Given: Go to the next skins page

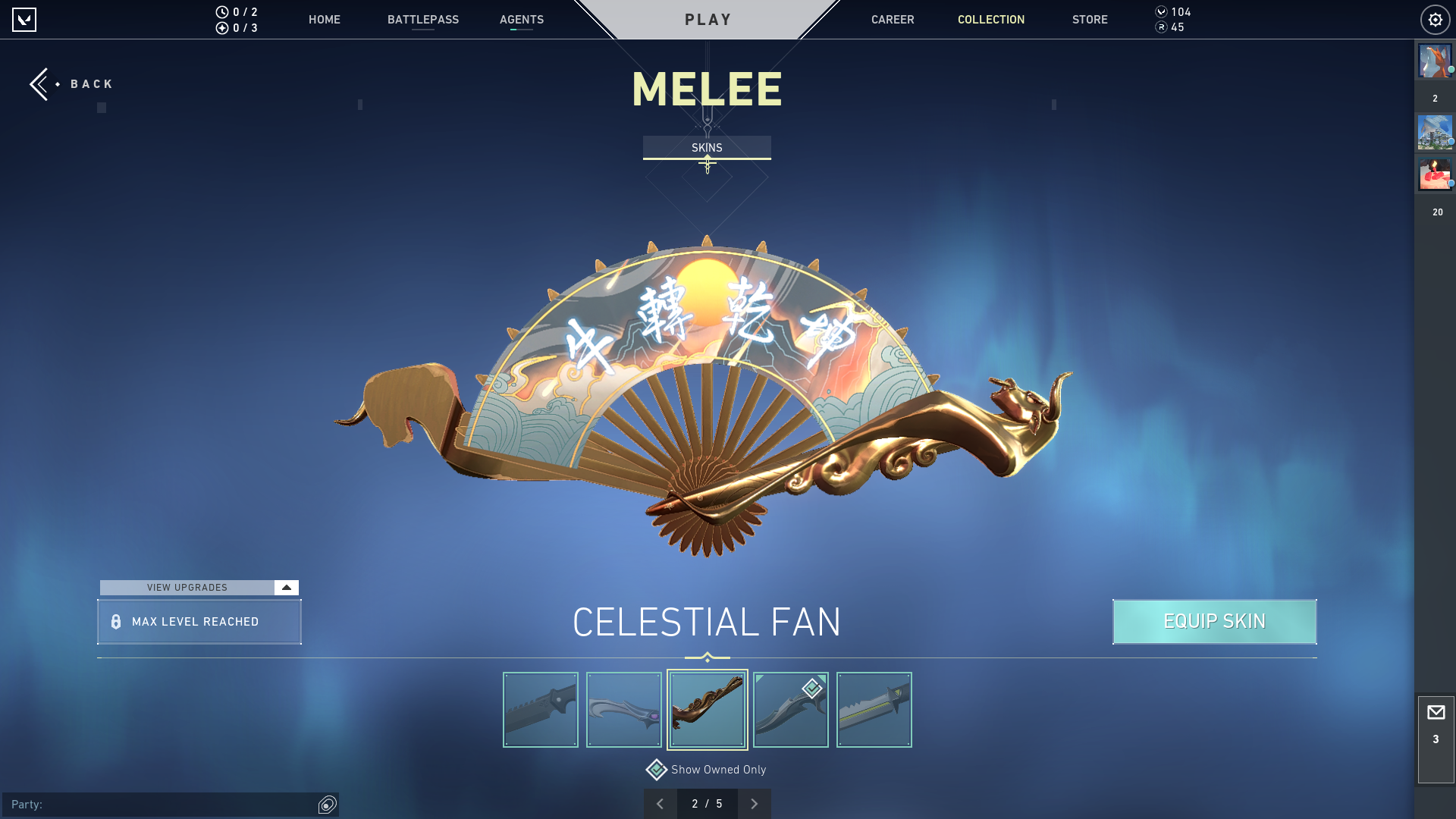Looking at the screenshot, I should pyautogui.click(x=754, y=804).
